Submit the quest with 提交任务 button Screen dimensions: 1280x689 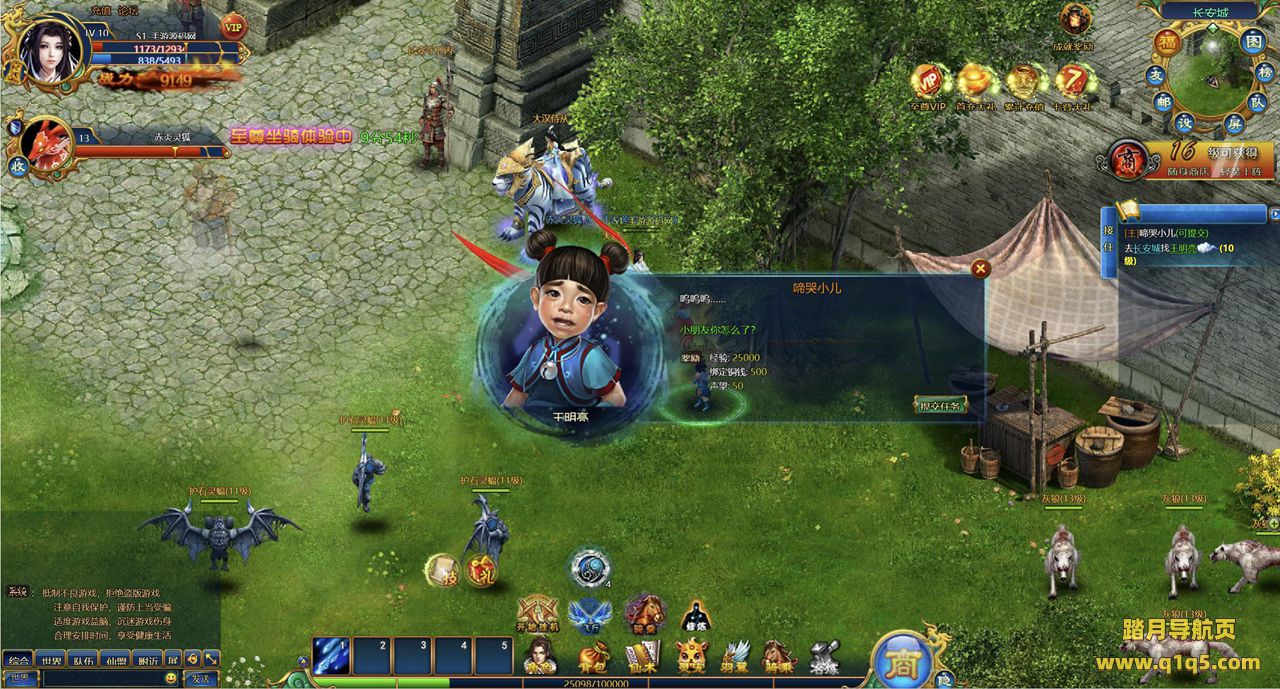pos(940,405)
